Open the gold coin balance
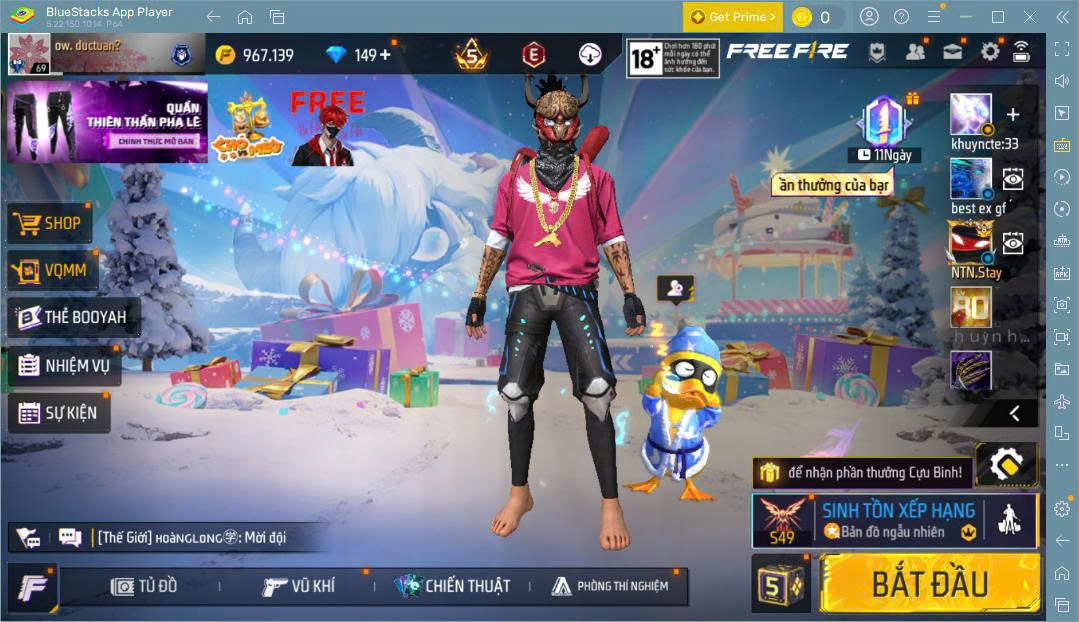This screenshot has width=1079, height=622. tap(255, 55)
